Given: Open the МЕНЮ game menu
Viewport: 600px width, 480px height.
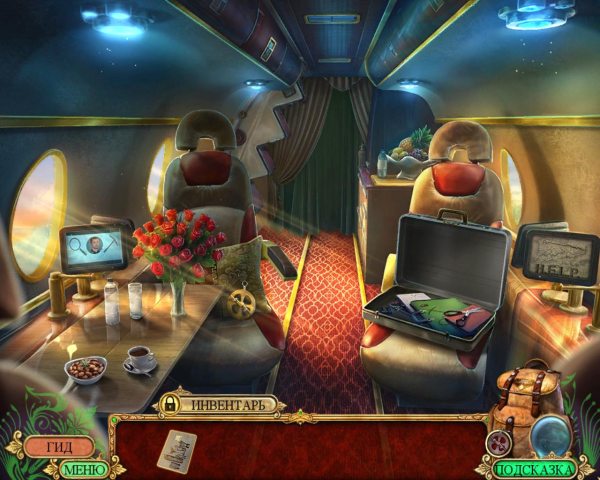Looking at the screenshot, I should coord(84,468).
